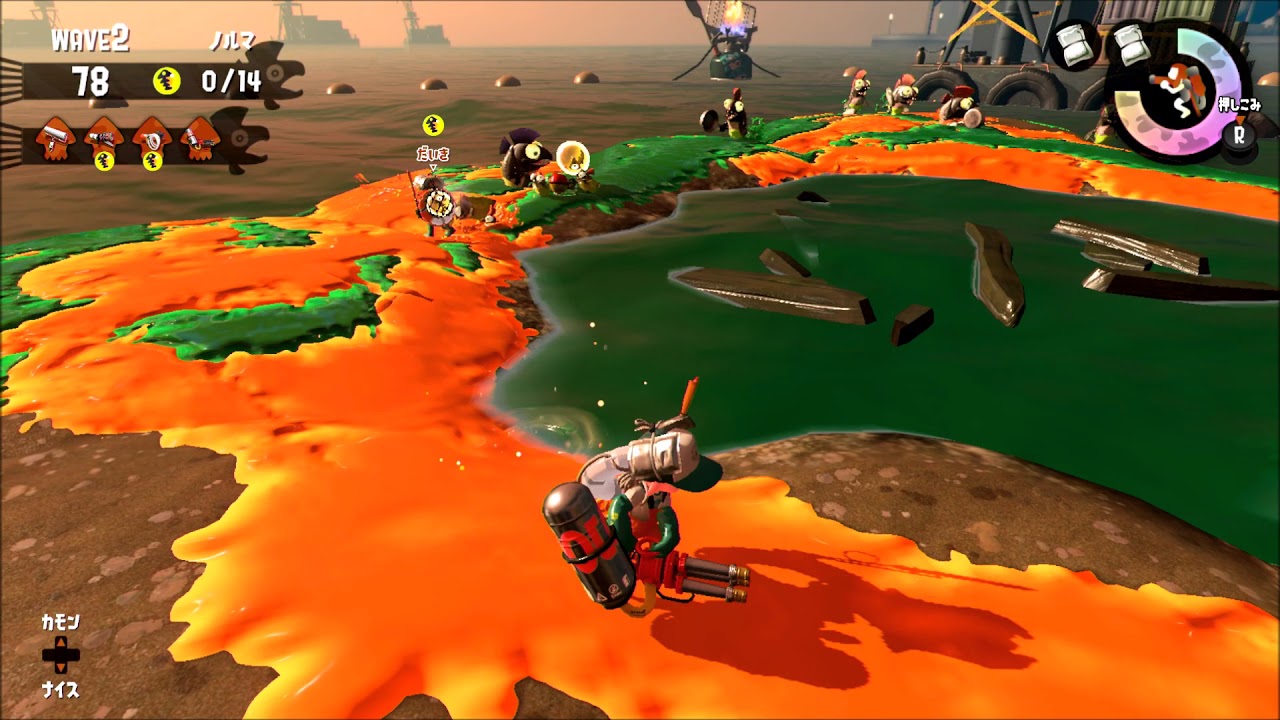Click the heavy splatling weapon icon
This screenshot has height=720, width=1280.
(200, 135)
